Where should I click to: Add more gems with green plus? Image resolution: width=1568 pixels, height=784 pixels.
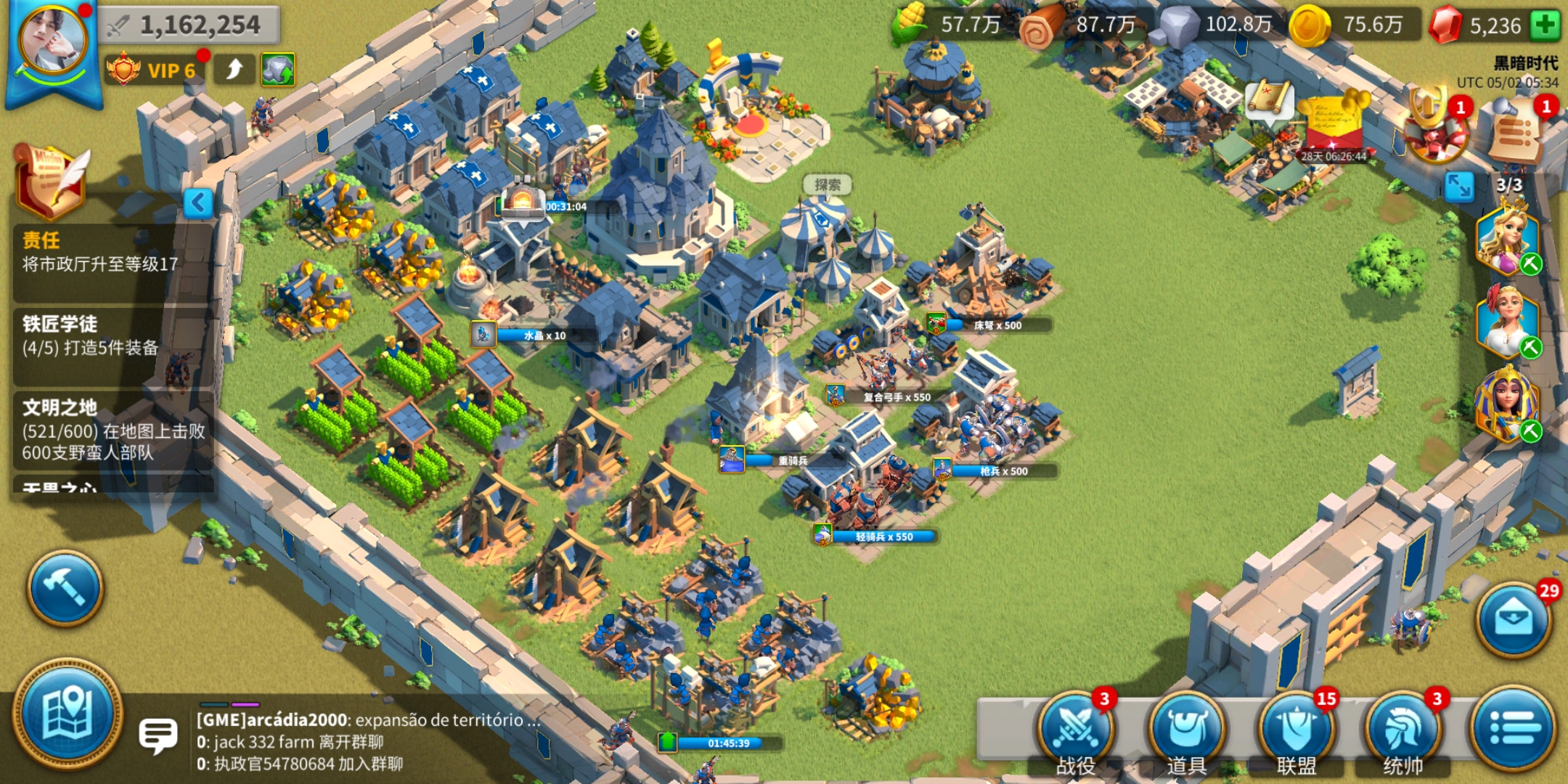pyautogui.click(x=1545, y=25)
